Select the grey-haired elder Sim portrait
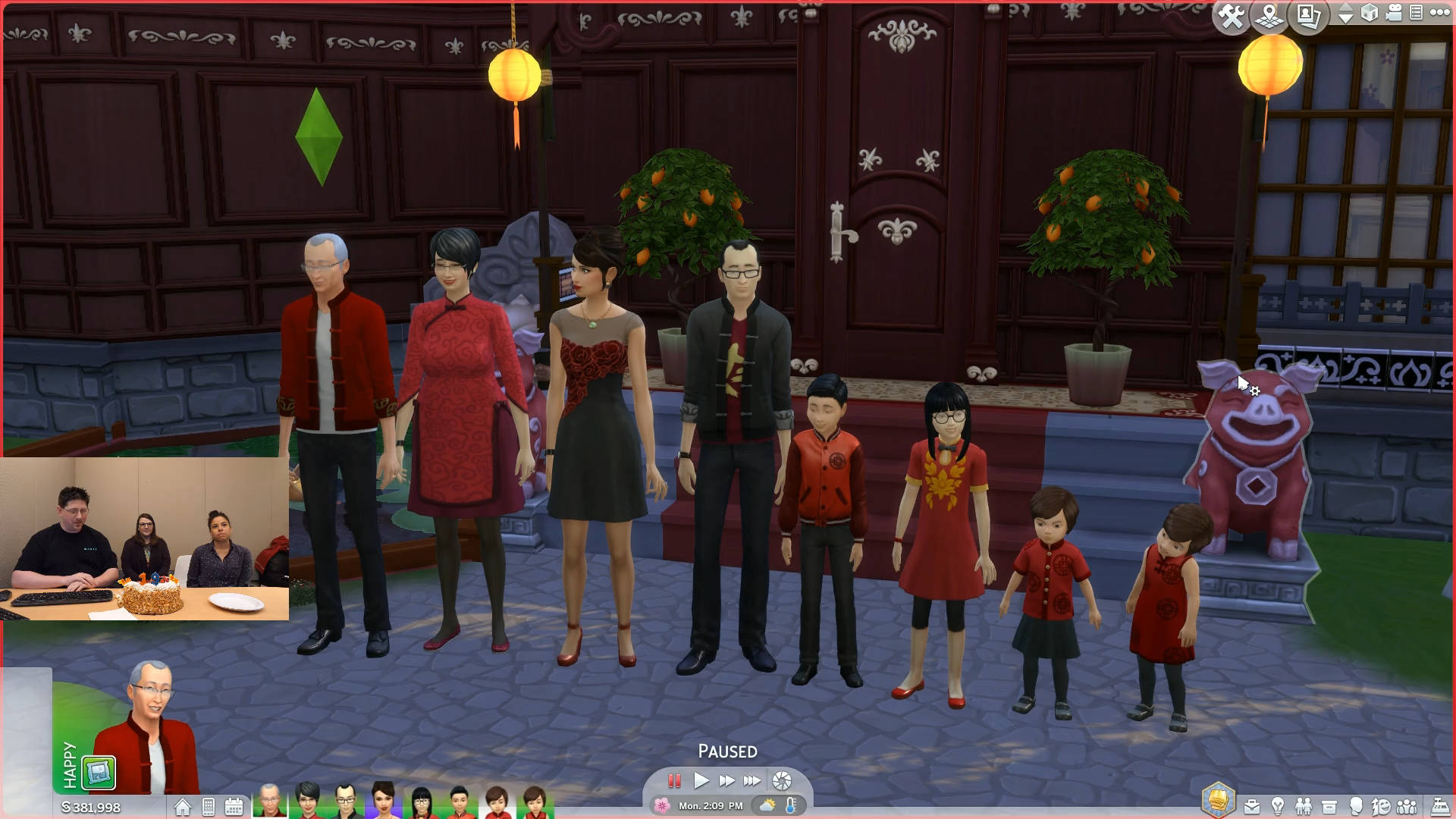Viewport: 1456px width, 819px height. click(269, 802)
